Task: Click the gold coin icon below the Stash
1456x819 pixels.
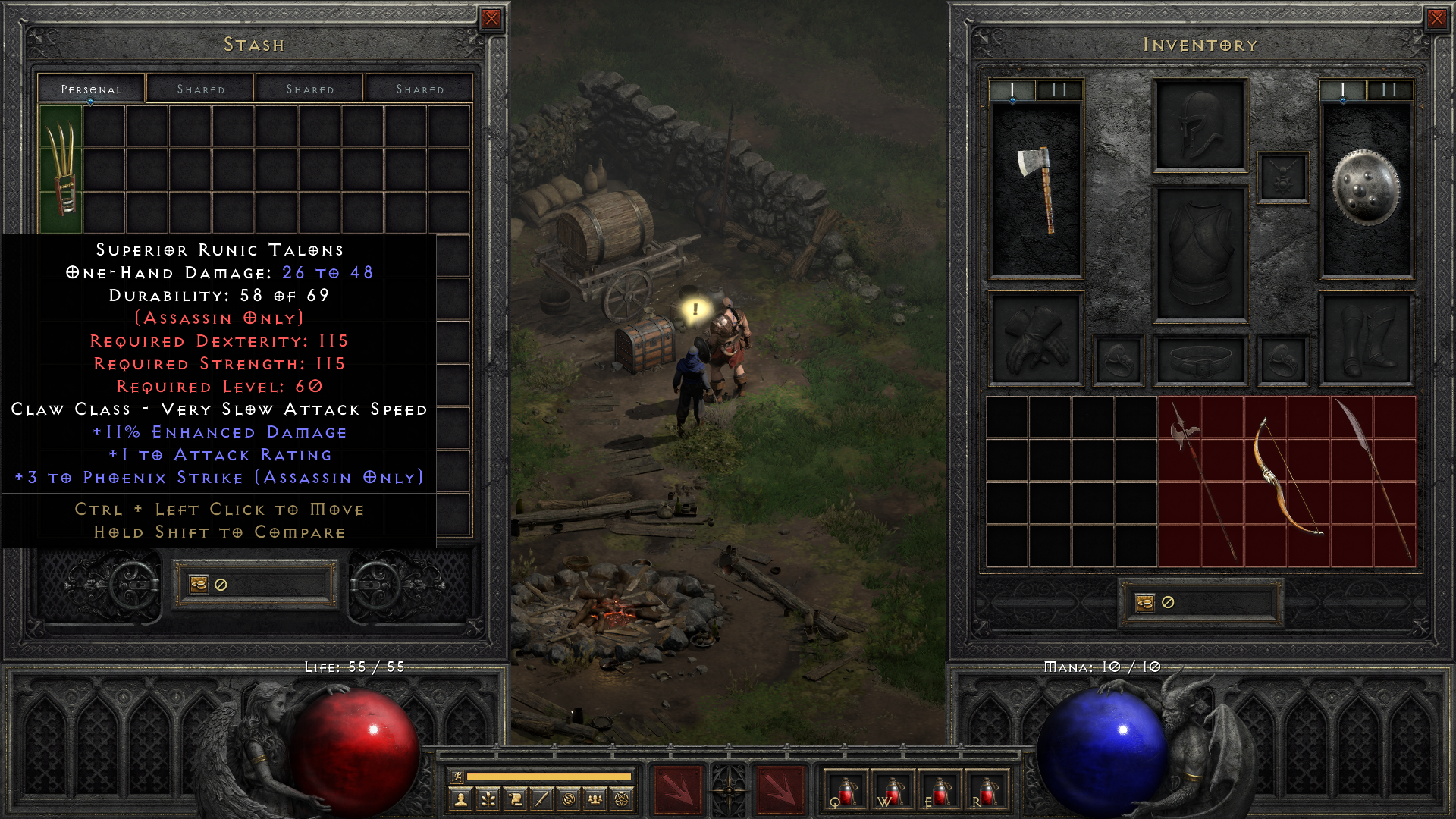Action: click(x=198, y=583)
